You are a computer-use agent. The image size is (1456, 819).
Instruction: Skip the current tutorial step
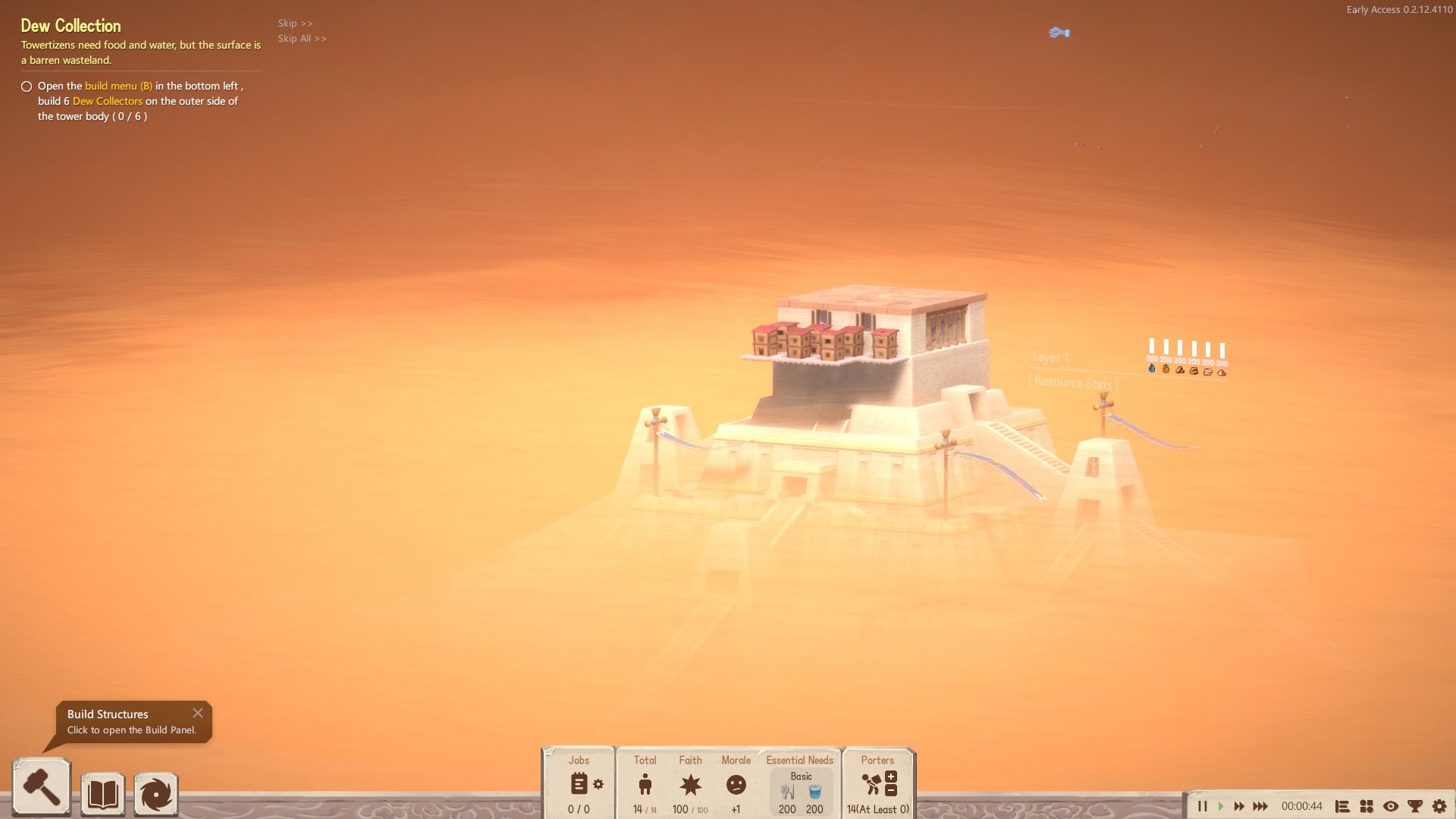pyautogui.click(x=295, y=24)
